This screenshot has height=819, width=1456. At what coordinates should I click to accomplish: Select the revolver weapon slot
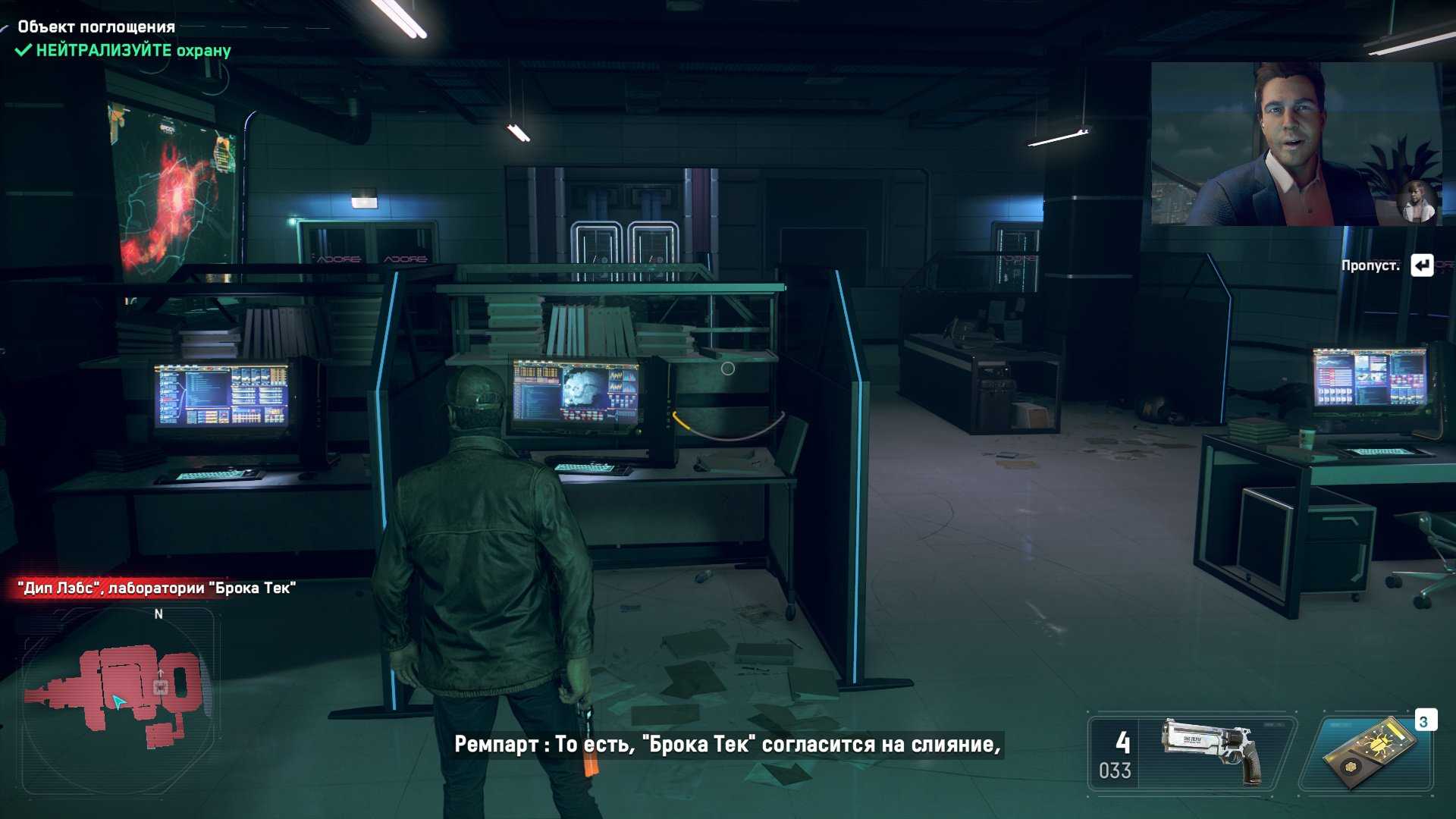pos(1192,752)
